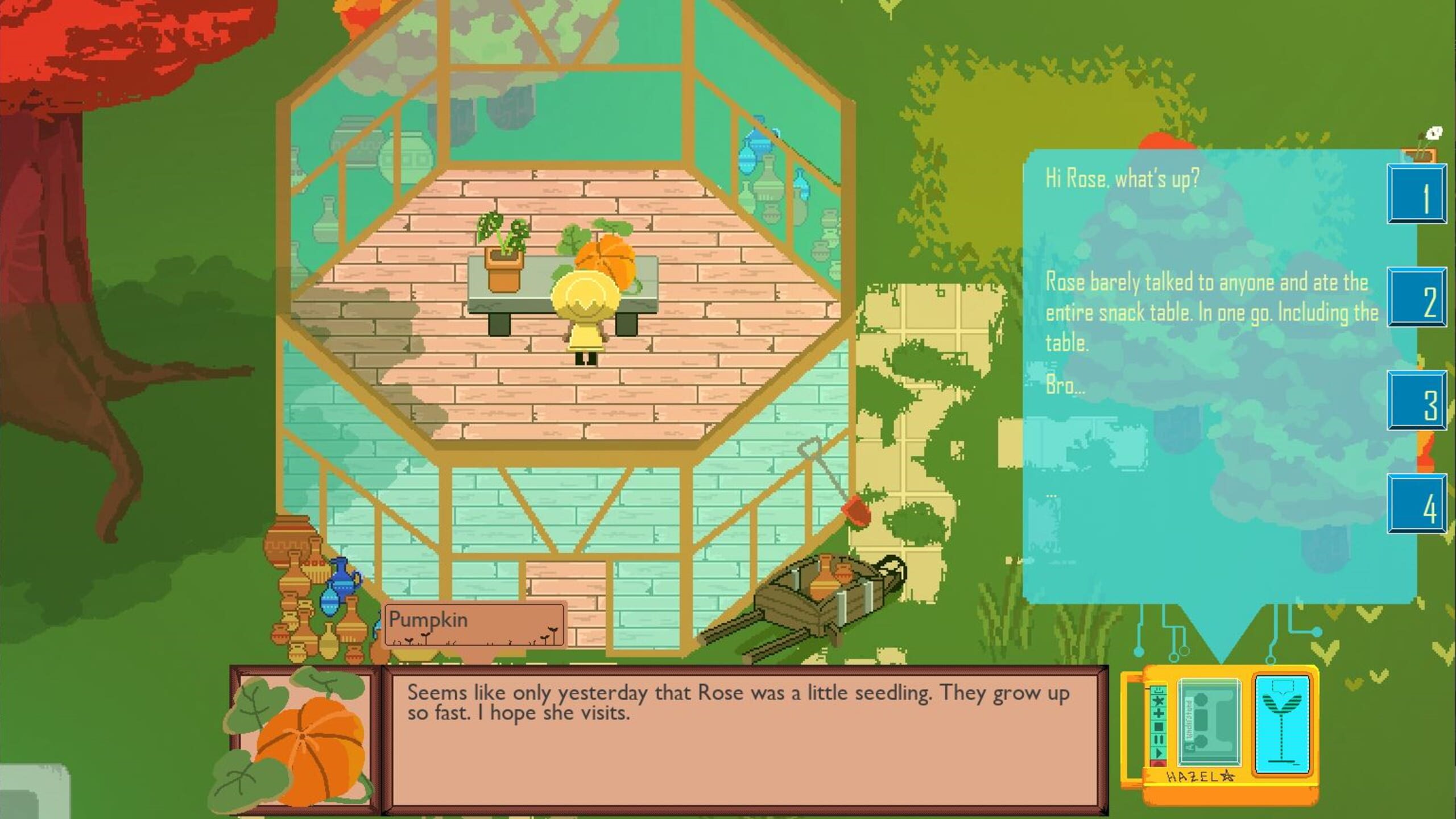The height and width of the screenshot is (819, 1456).
Task: Open the plant panel icon beside Hazel's screen
Action: coord(1281,723)
